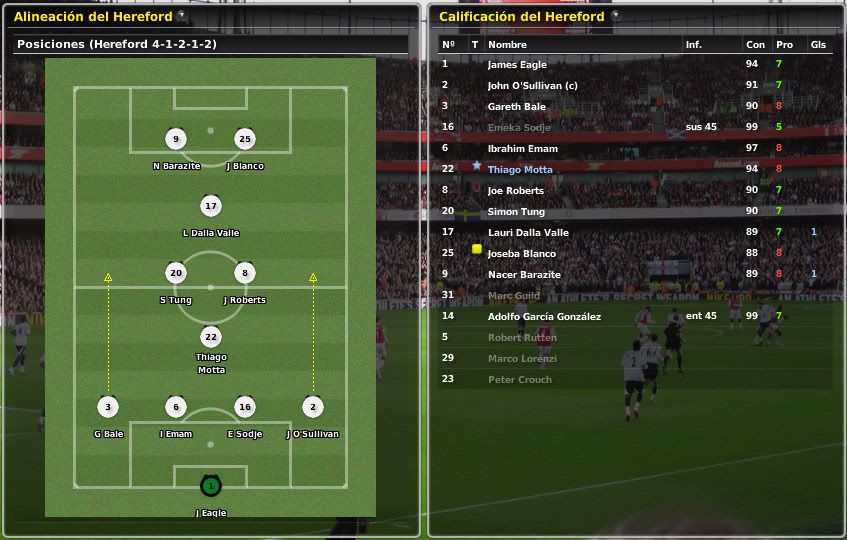View substitute Peter Crouch's row
This screenshot has width=847, height=540.
pyautogui.click(x=519, y=380)
